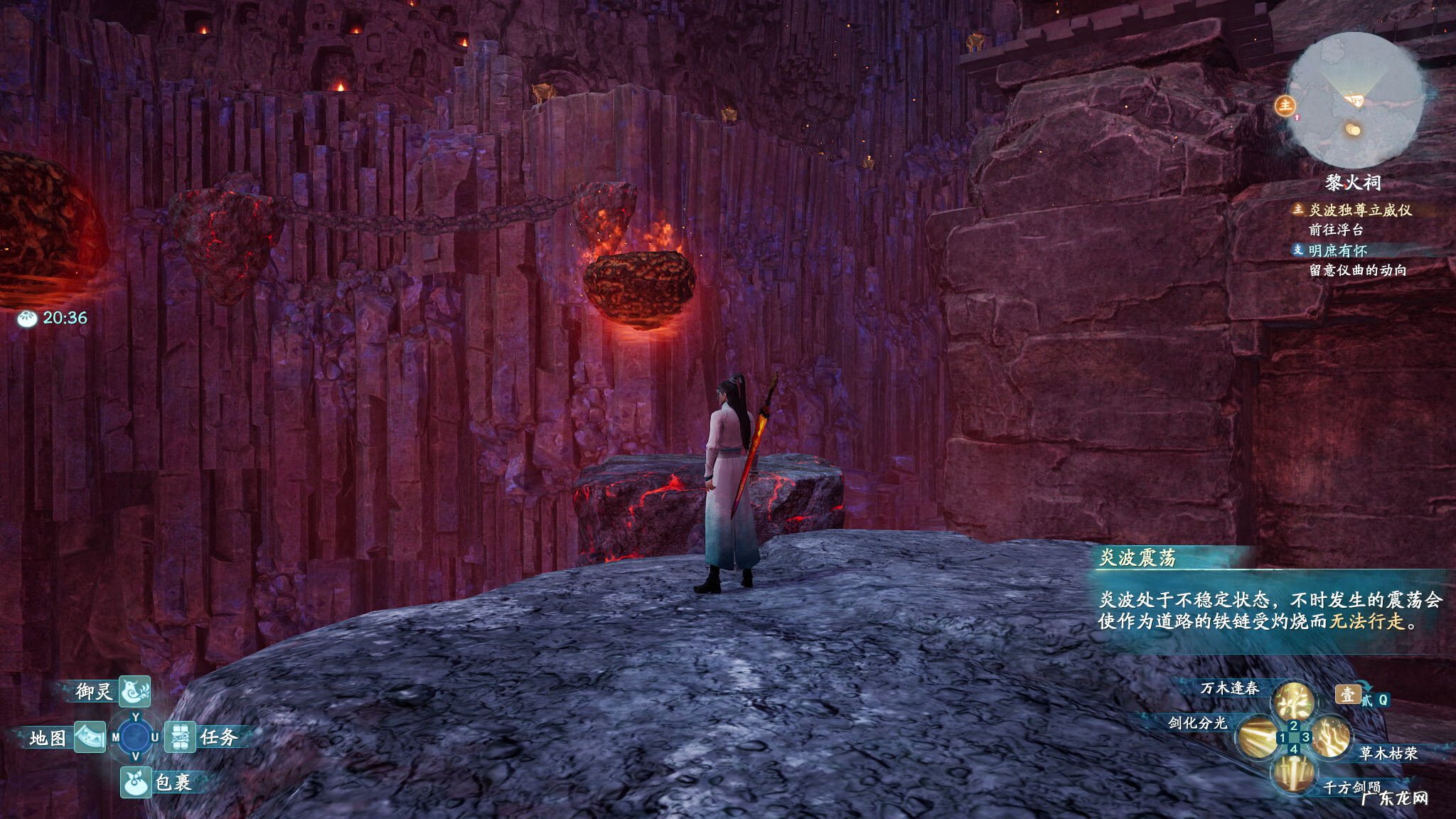
Task: Activate the 万木逢春 skill icon
Action: [1292, 700]
